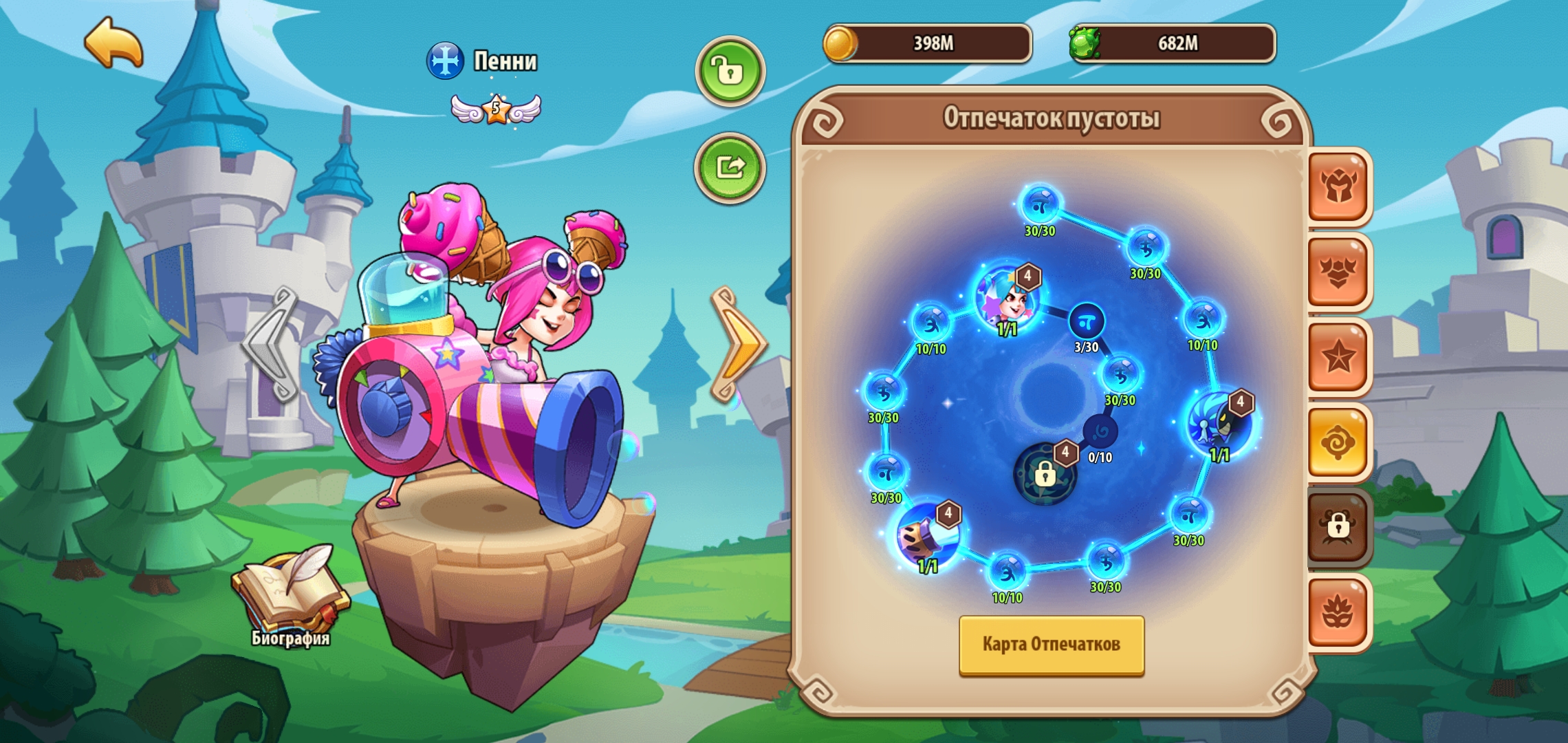Open the winged face tab

point(1338,272)
